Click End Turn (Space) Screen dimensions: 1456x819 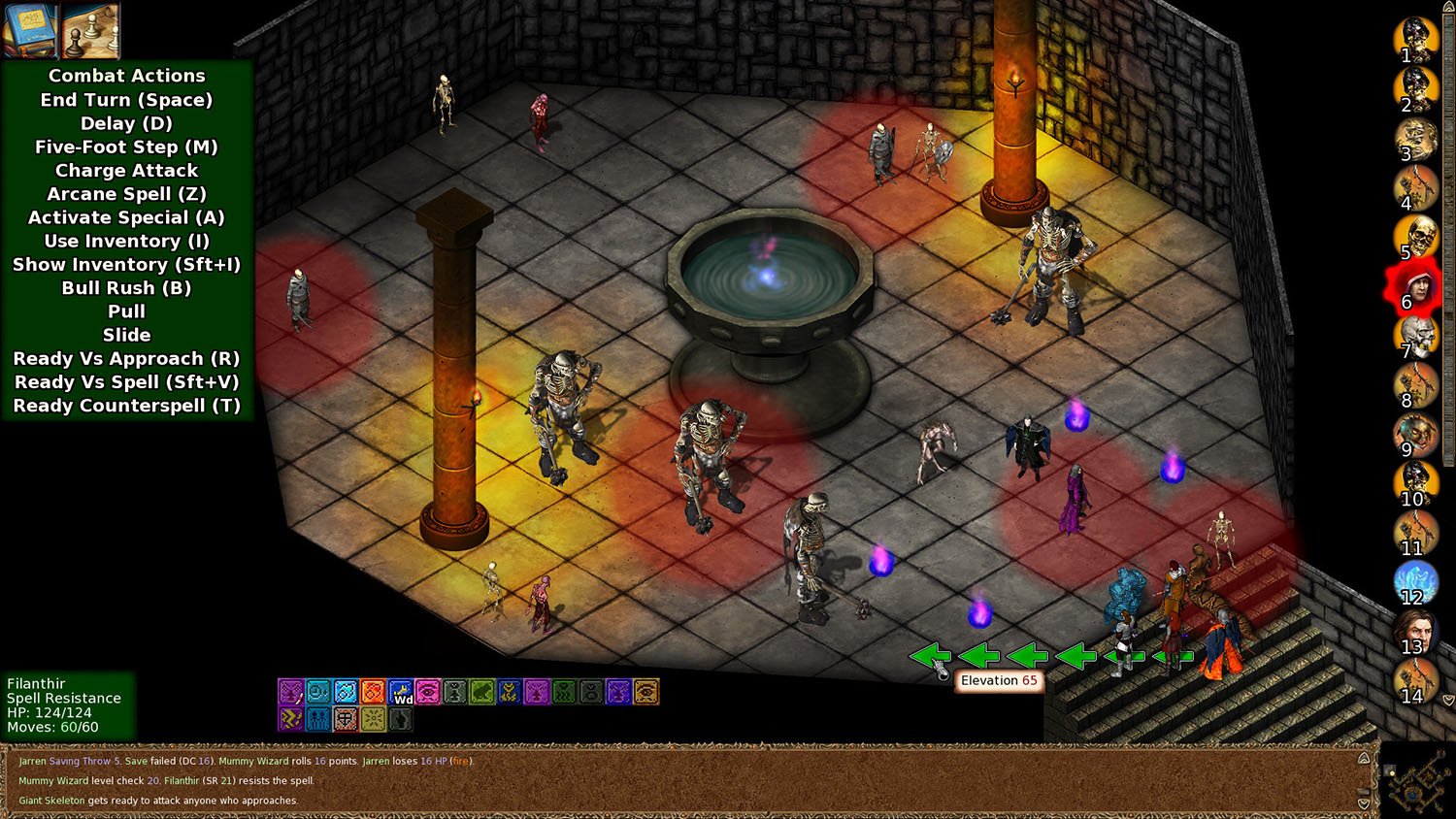pos(126,99)
